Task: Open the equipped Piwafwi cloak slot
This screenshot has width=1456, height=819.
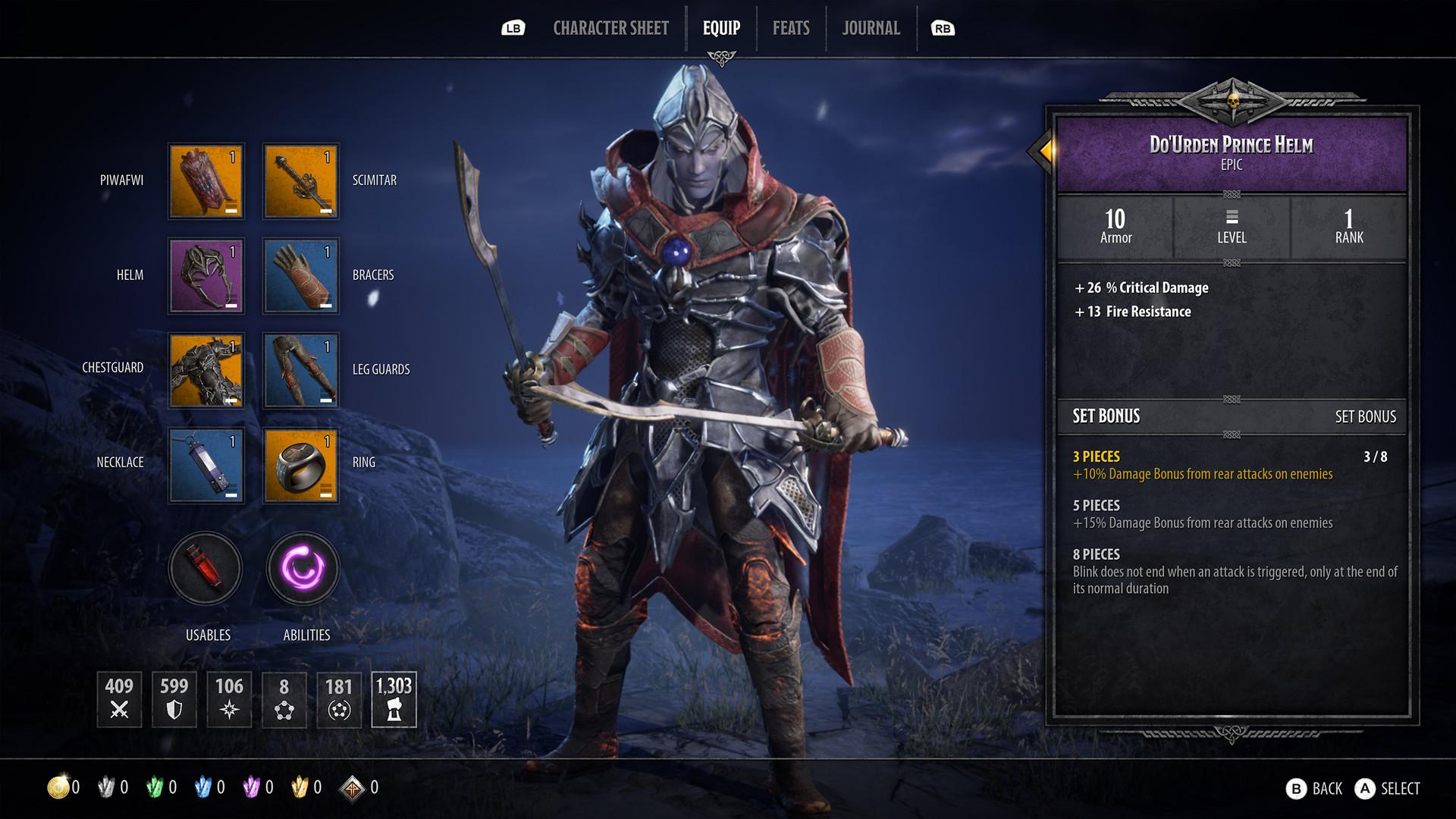Action: coord(206,180)
